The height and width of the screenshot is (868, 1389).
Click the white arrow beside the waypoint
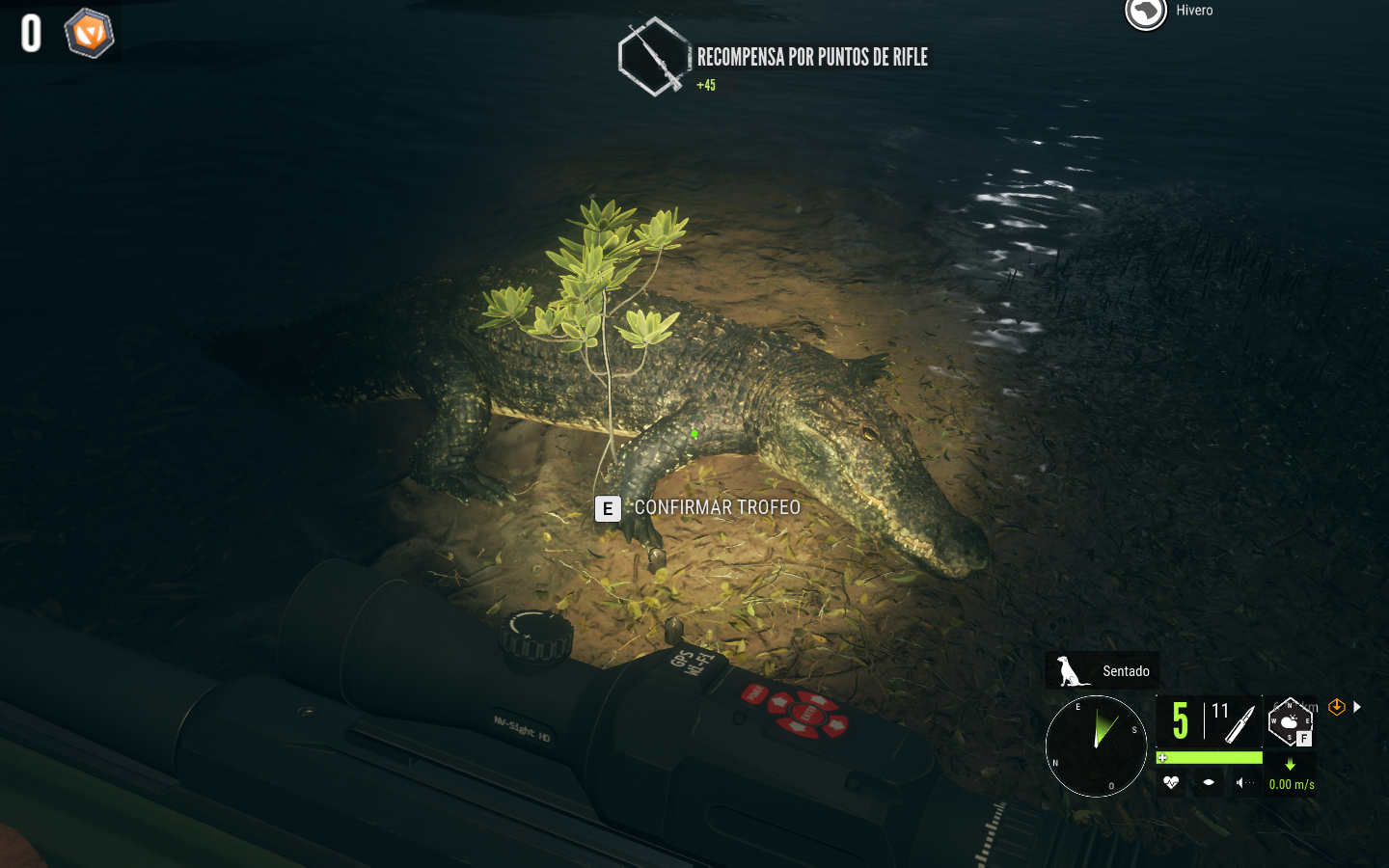1357,707
